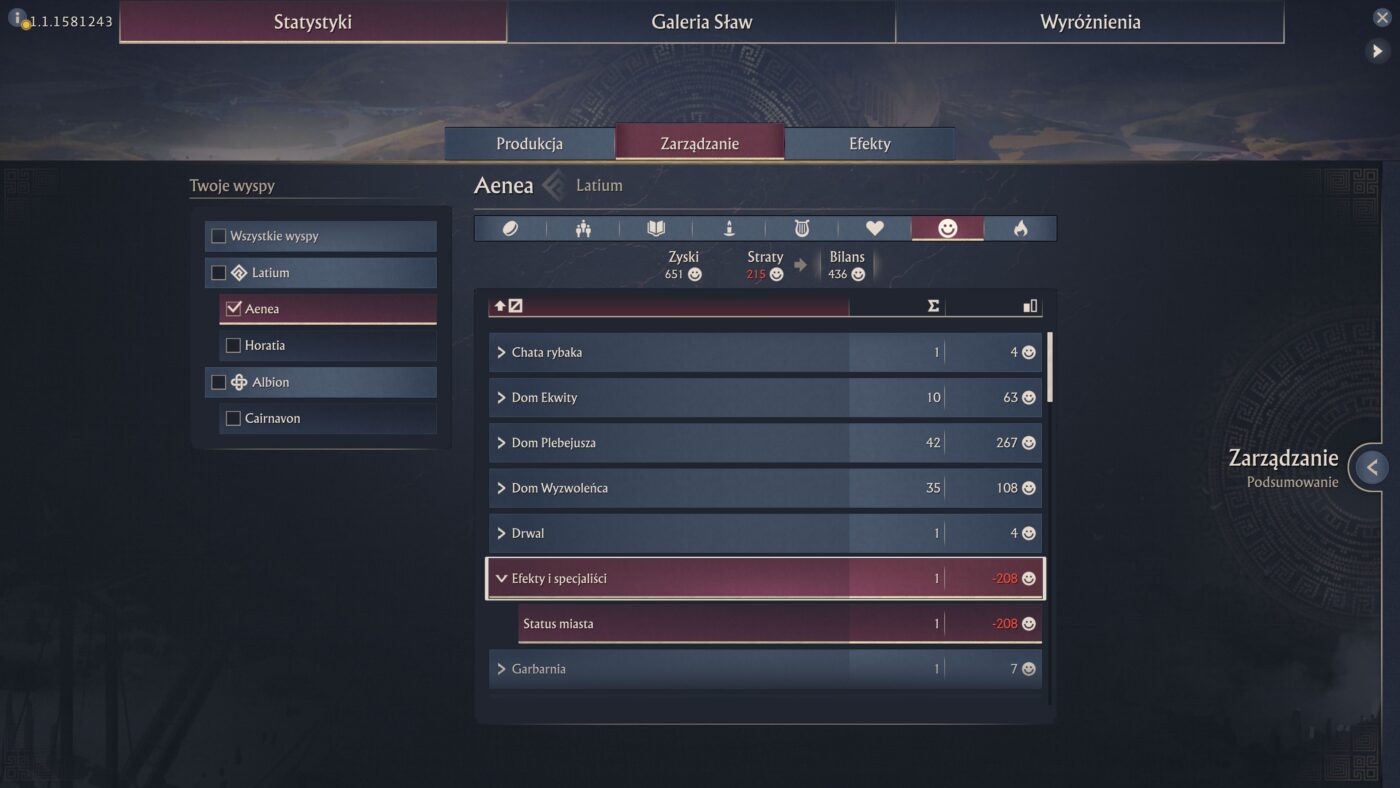This screenshot has height=788, width=1400.
Task: Choose the flame icon category
Action: pos(1020,229)
